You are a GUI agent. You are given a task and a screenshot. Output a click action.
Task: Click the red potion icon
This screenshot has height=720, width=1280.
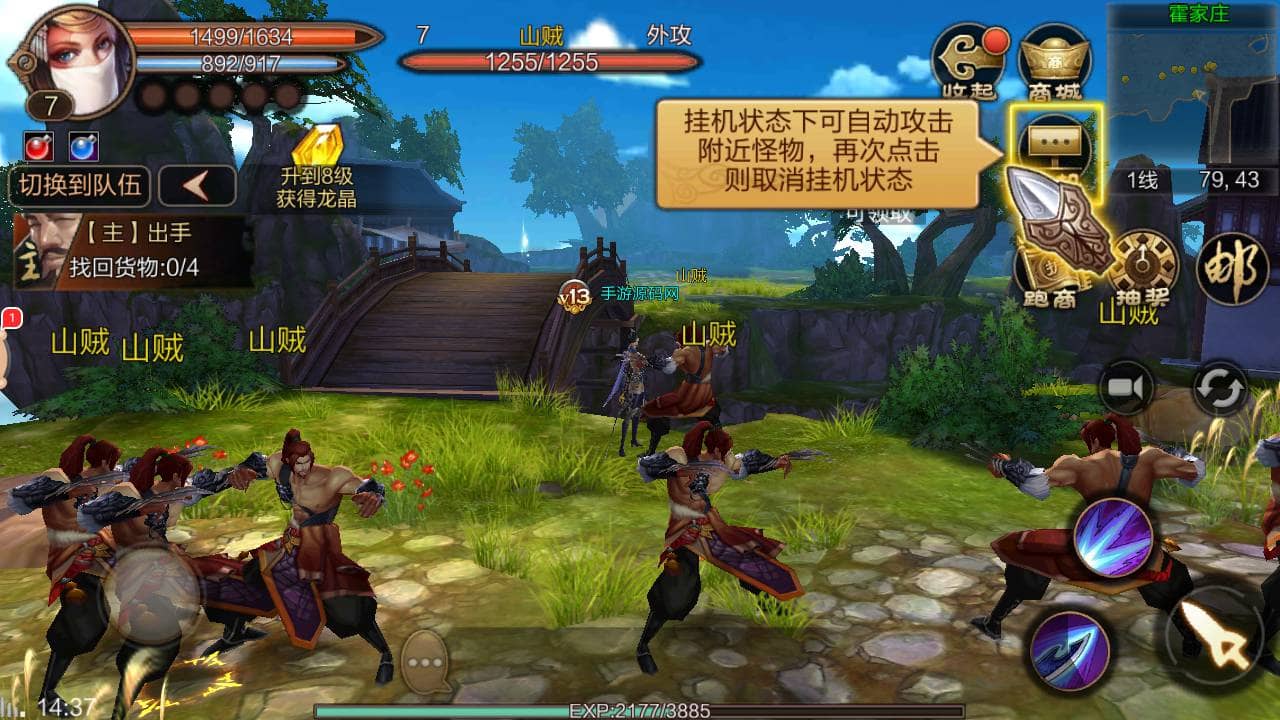tap(40, 147)
